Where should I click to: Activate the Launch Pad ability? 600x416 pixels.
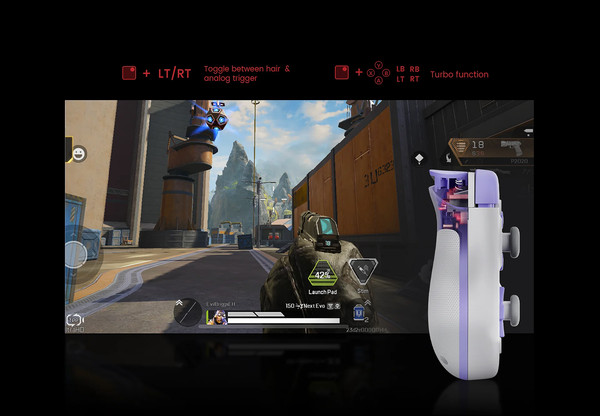323,275
